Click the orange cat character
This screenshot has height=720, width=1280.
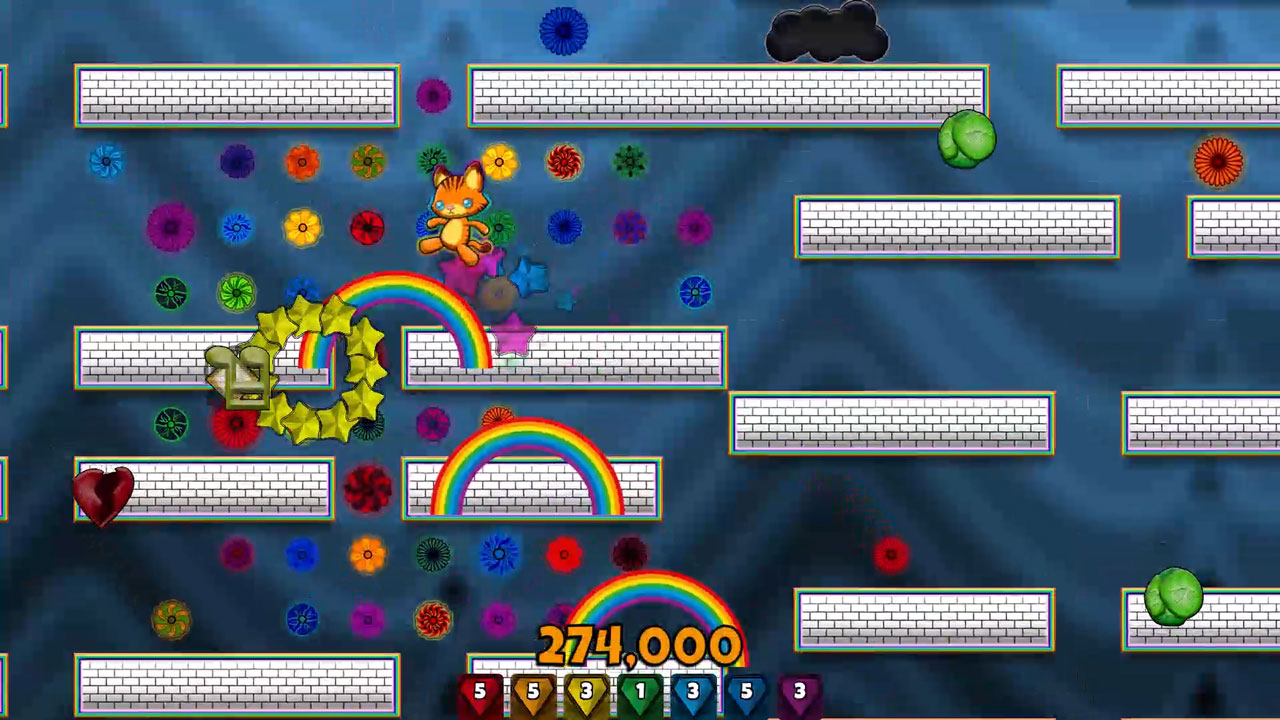click(455, 210)
